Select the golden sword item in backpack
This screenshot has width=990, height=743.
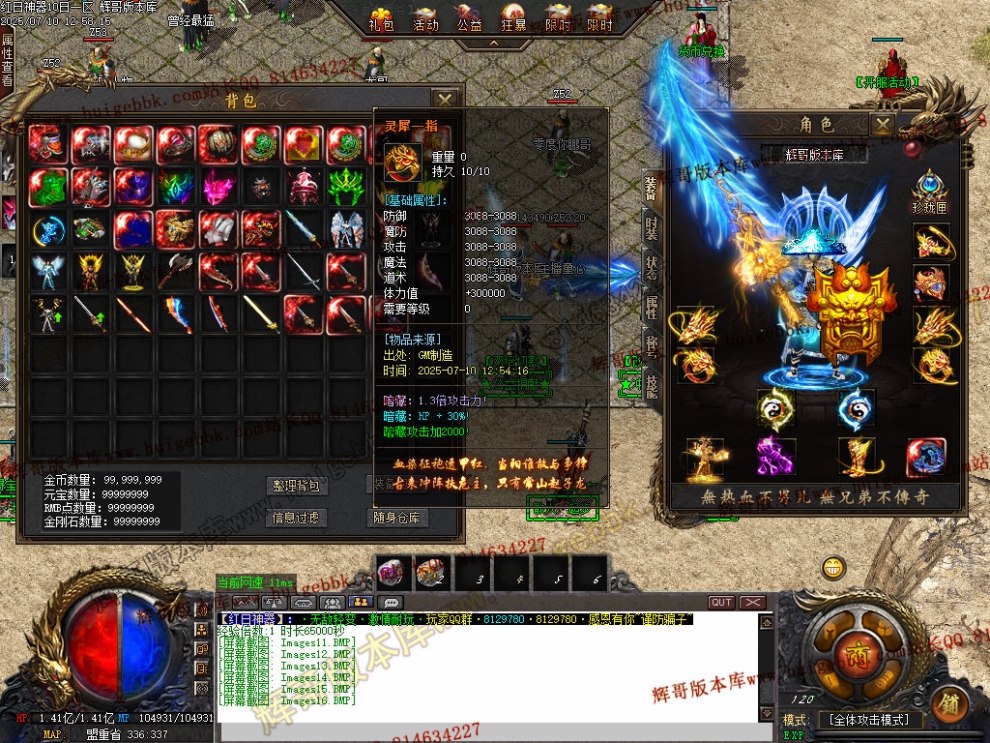tap(263, 314)
